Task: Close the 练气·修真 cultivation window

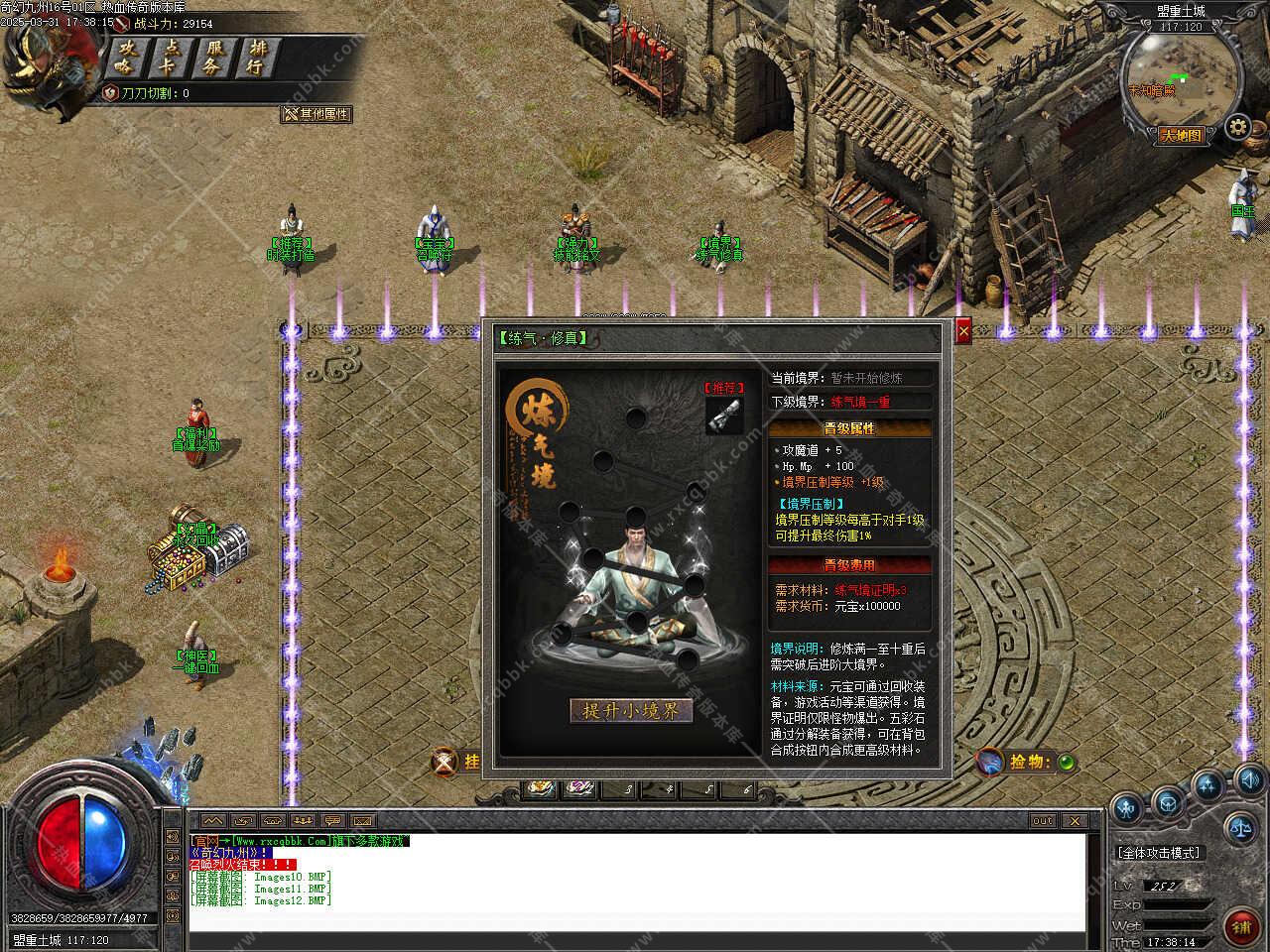Action: (963, 331)
